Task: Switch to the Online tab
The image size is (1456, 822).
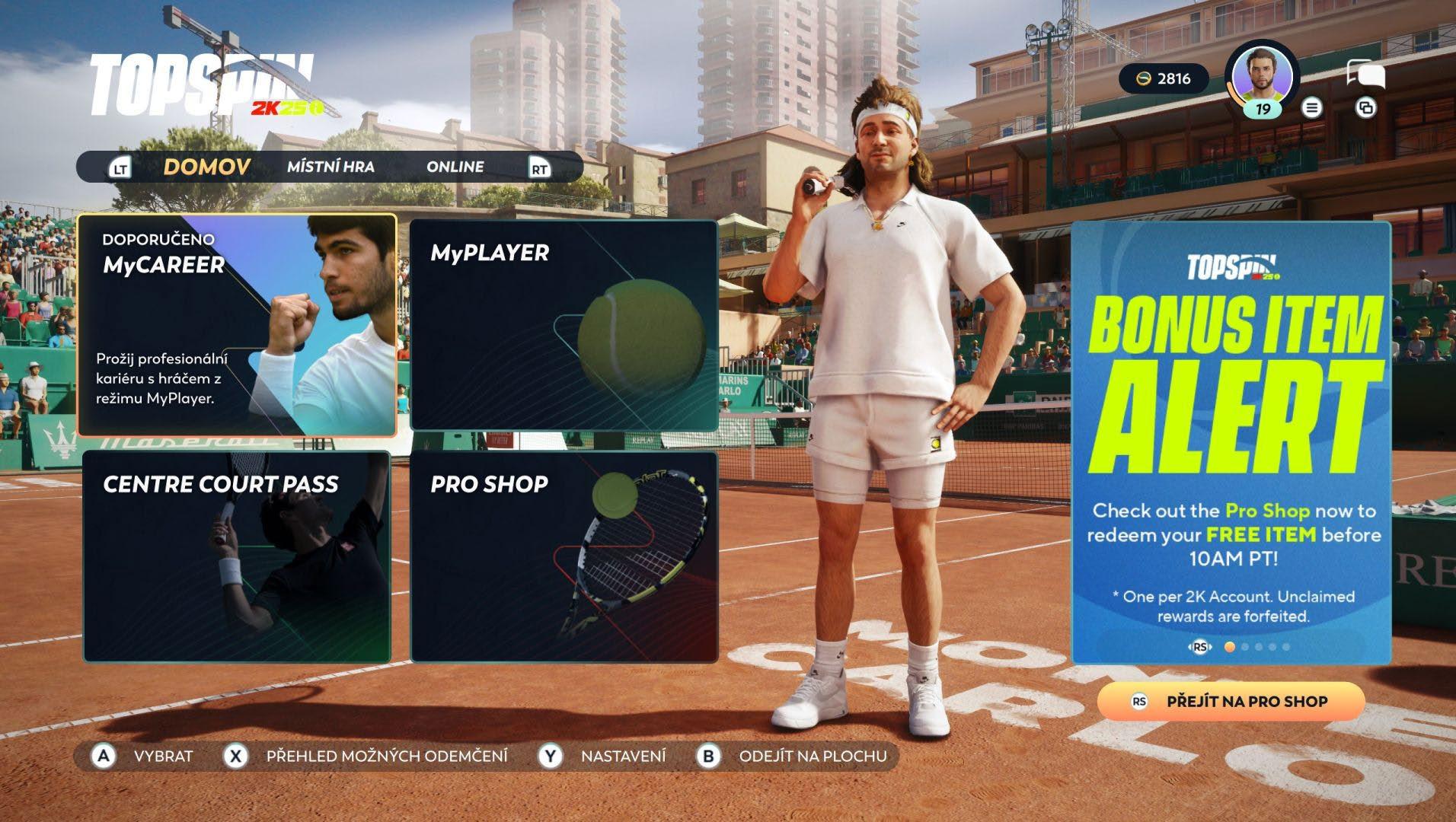Action: (x=455, y=167)
